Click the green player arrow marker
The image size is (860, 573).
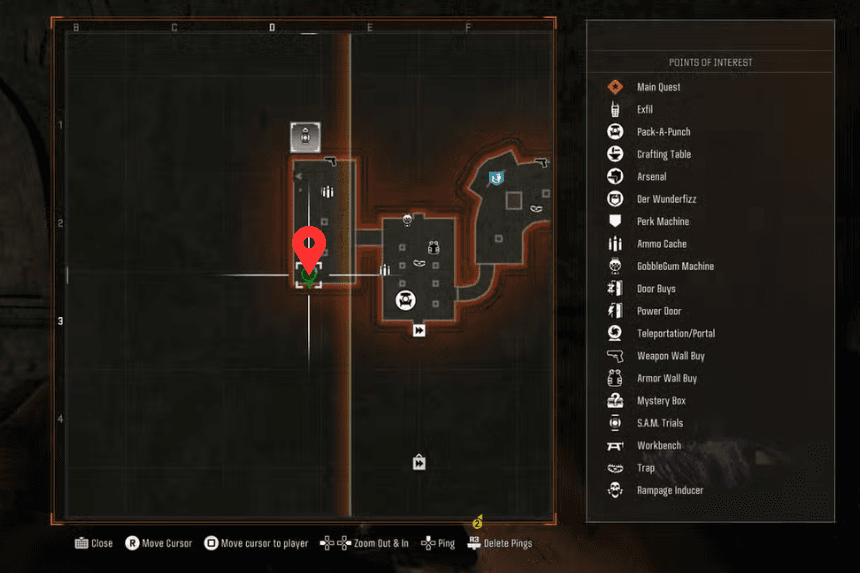[308, 279]
